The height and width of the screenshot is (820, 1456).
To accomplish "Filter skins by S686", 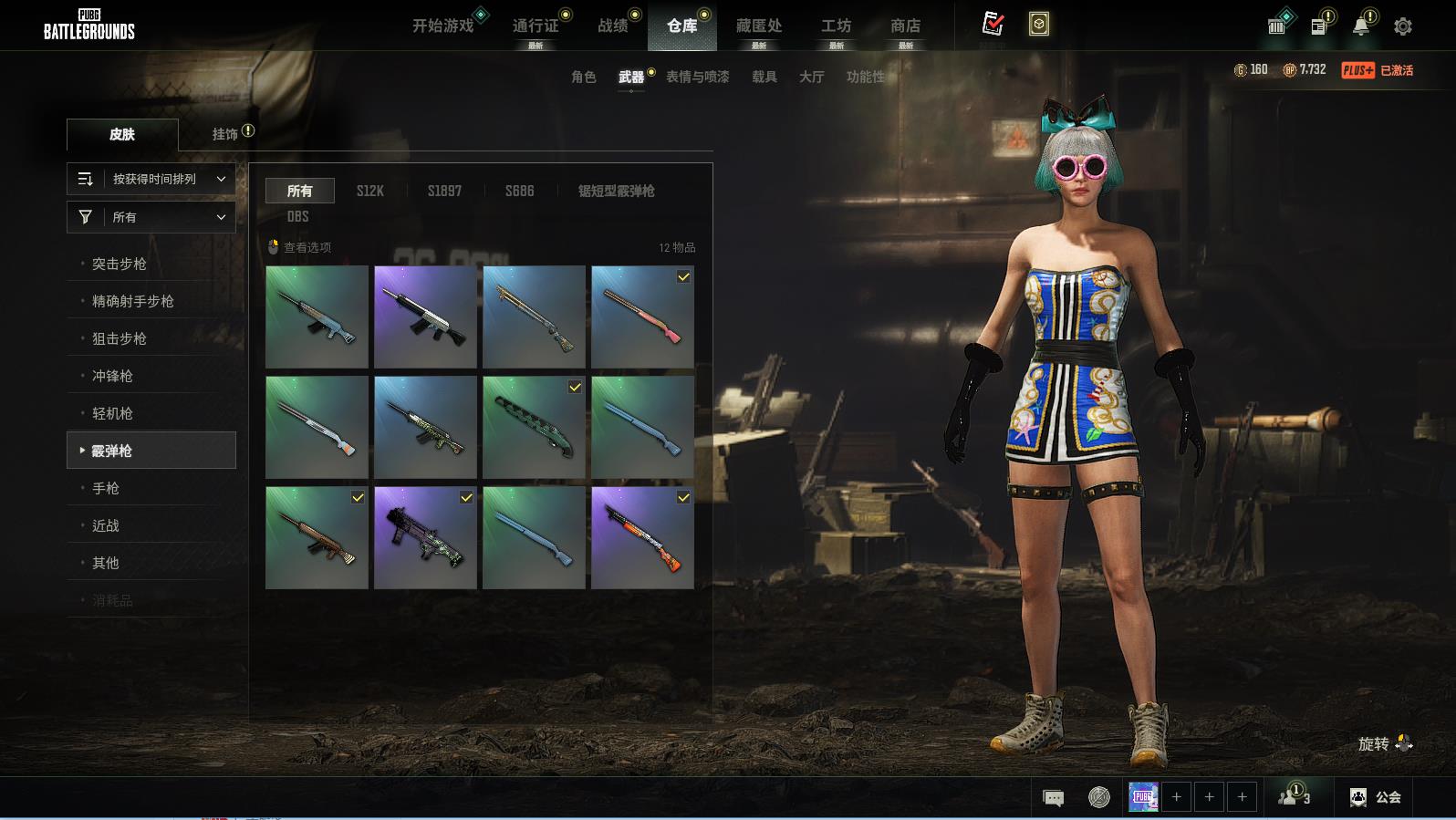I will 520,191.
